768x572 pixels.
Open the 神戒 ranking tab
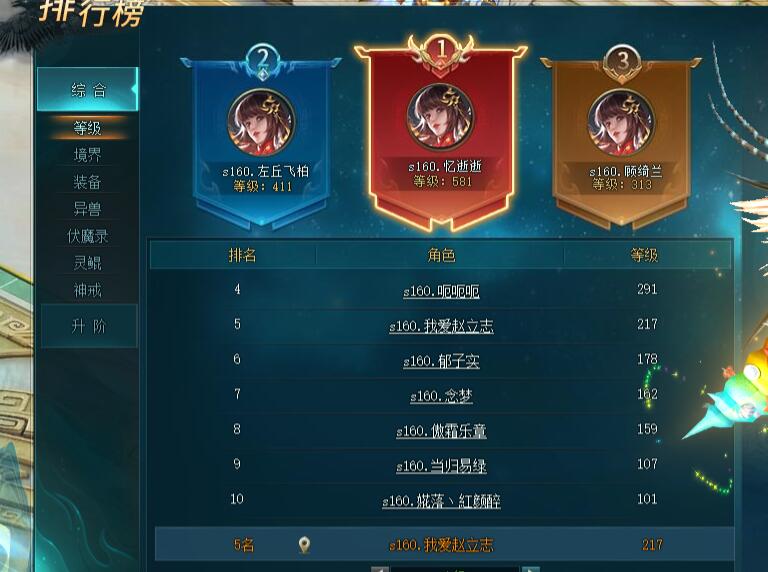[87, 290]
